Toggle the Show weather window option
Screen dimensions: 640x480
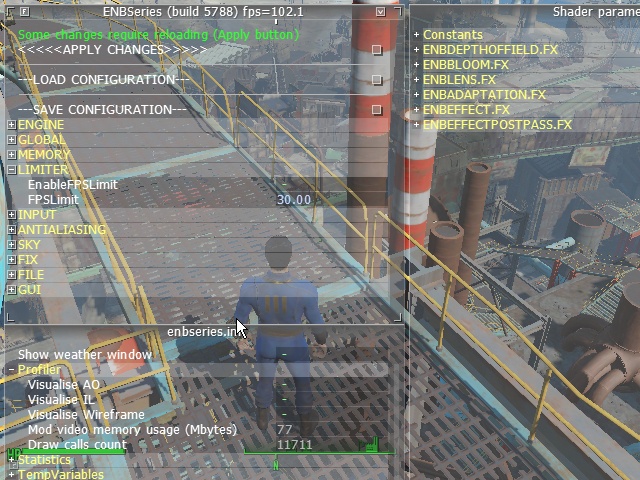[284, 355]
